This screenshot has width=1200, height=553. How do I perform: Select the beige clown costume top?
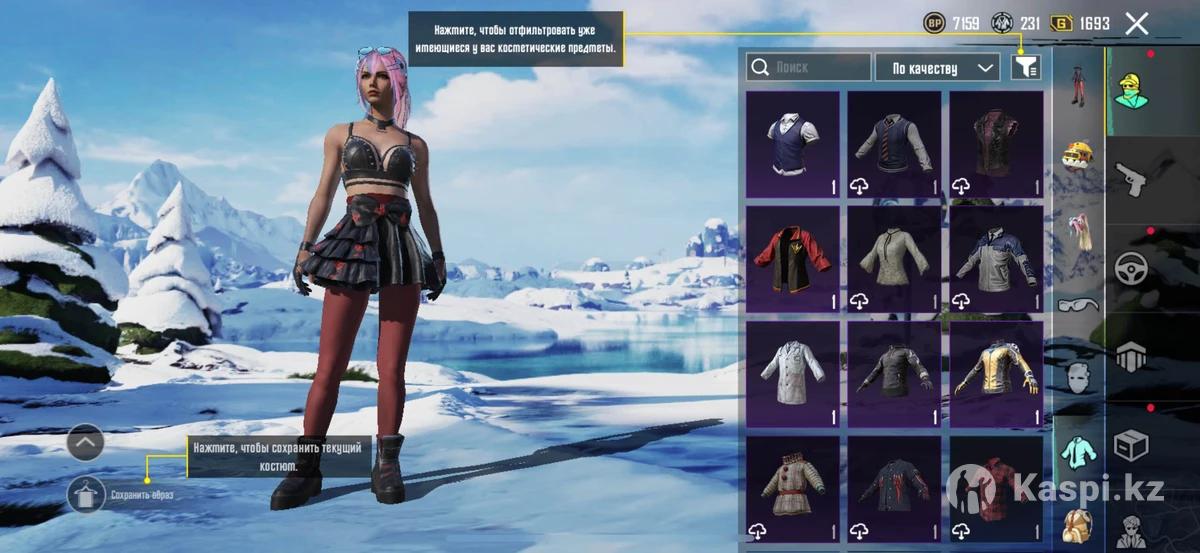(793, 488)
